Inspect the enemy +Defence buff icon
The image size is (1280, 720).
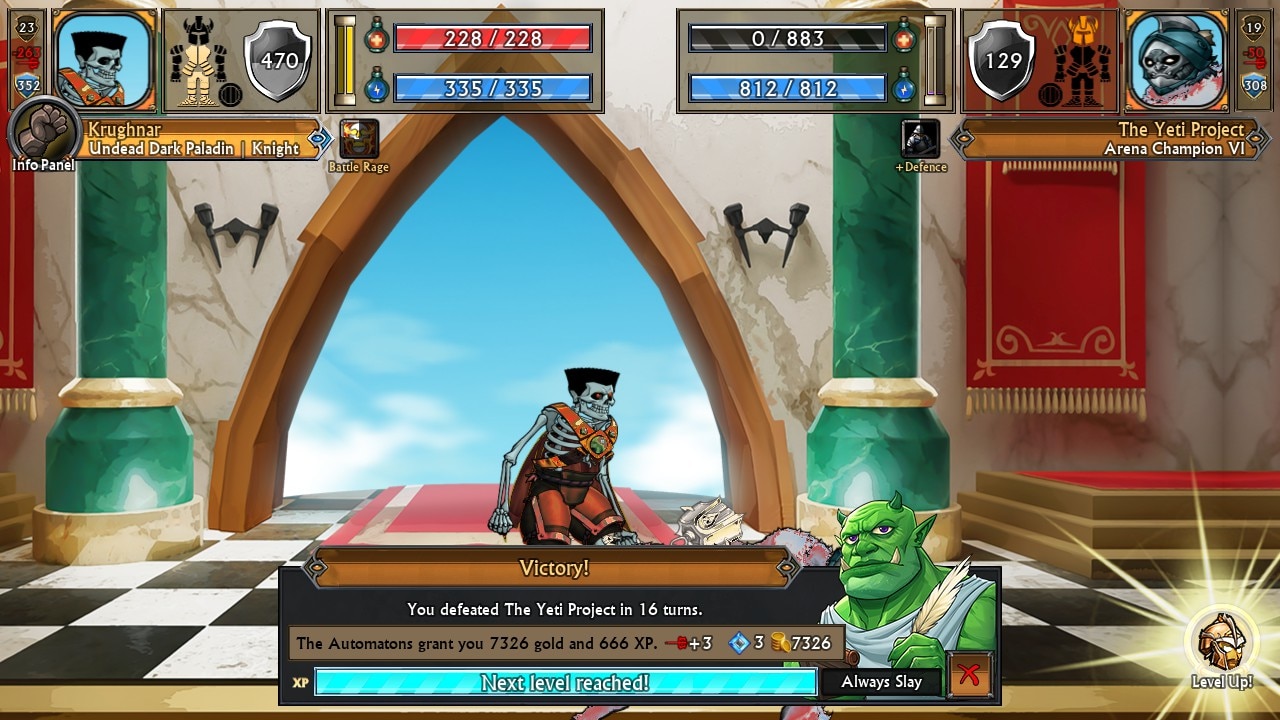(920, 139)
